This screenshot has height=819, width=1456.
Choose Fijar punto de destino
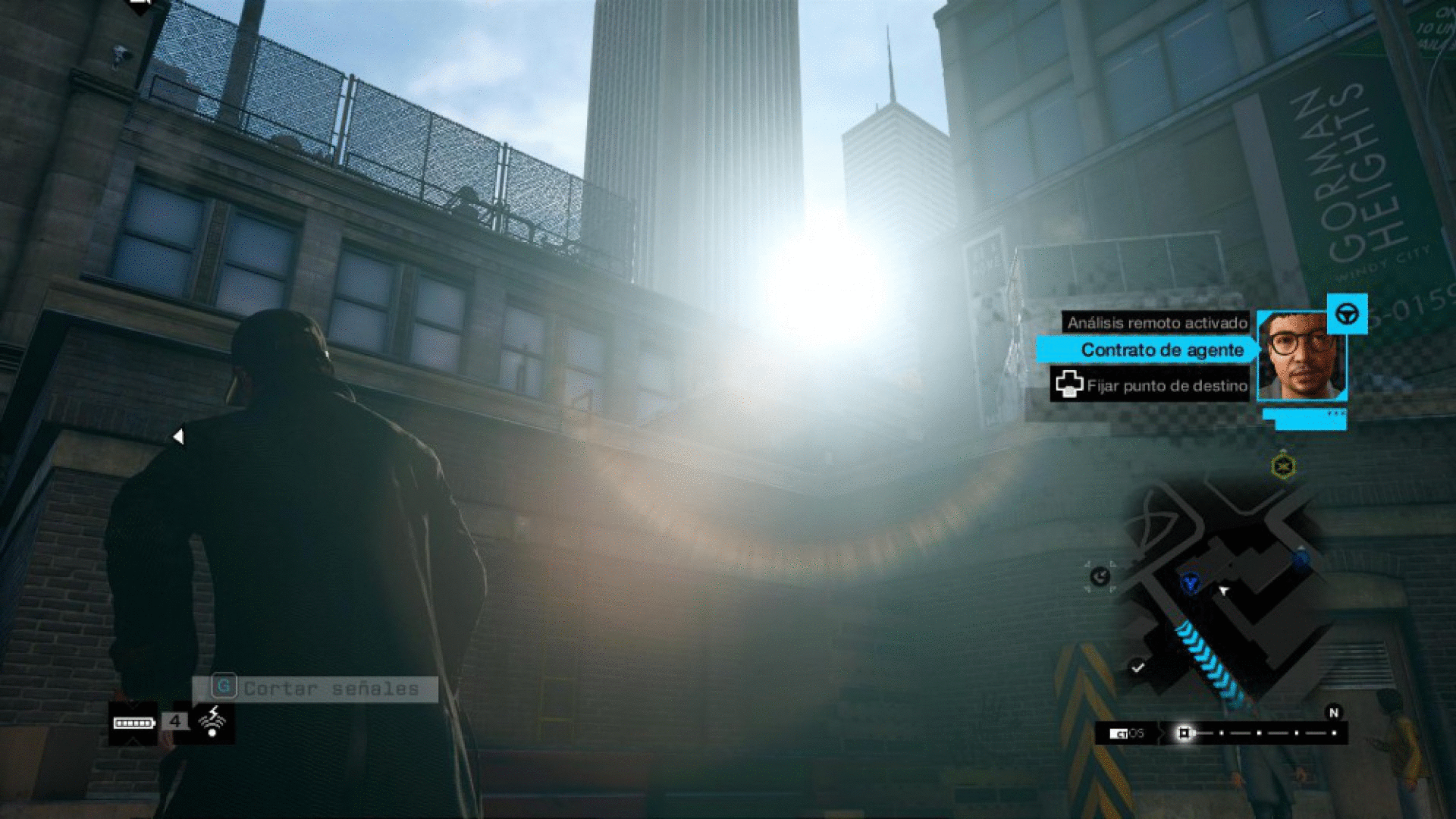1153,385
